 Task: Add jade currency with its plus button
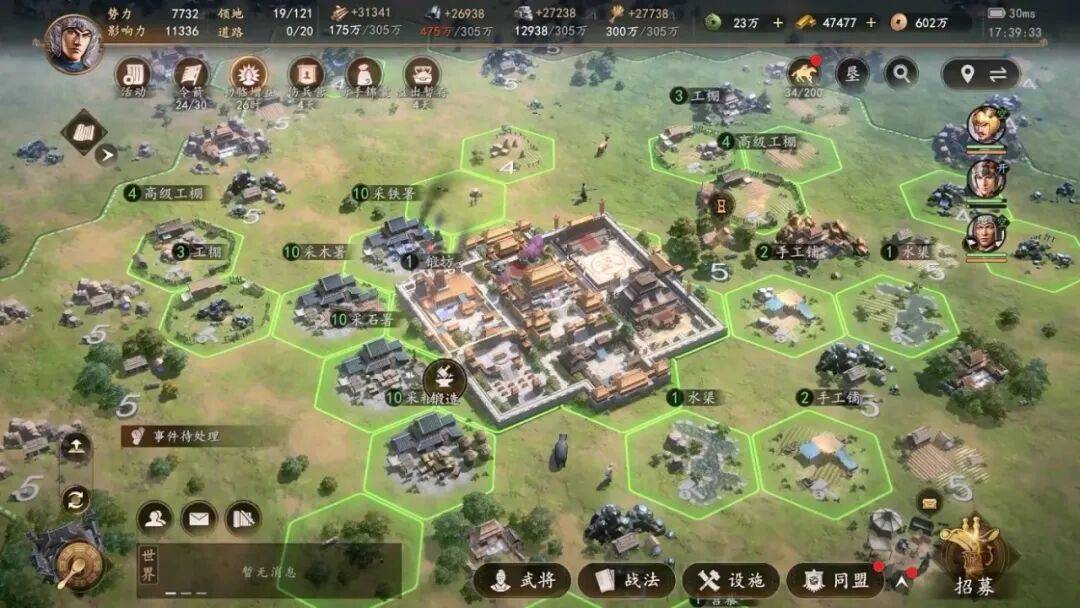click(x=778, y=22)
